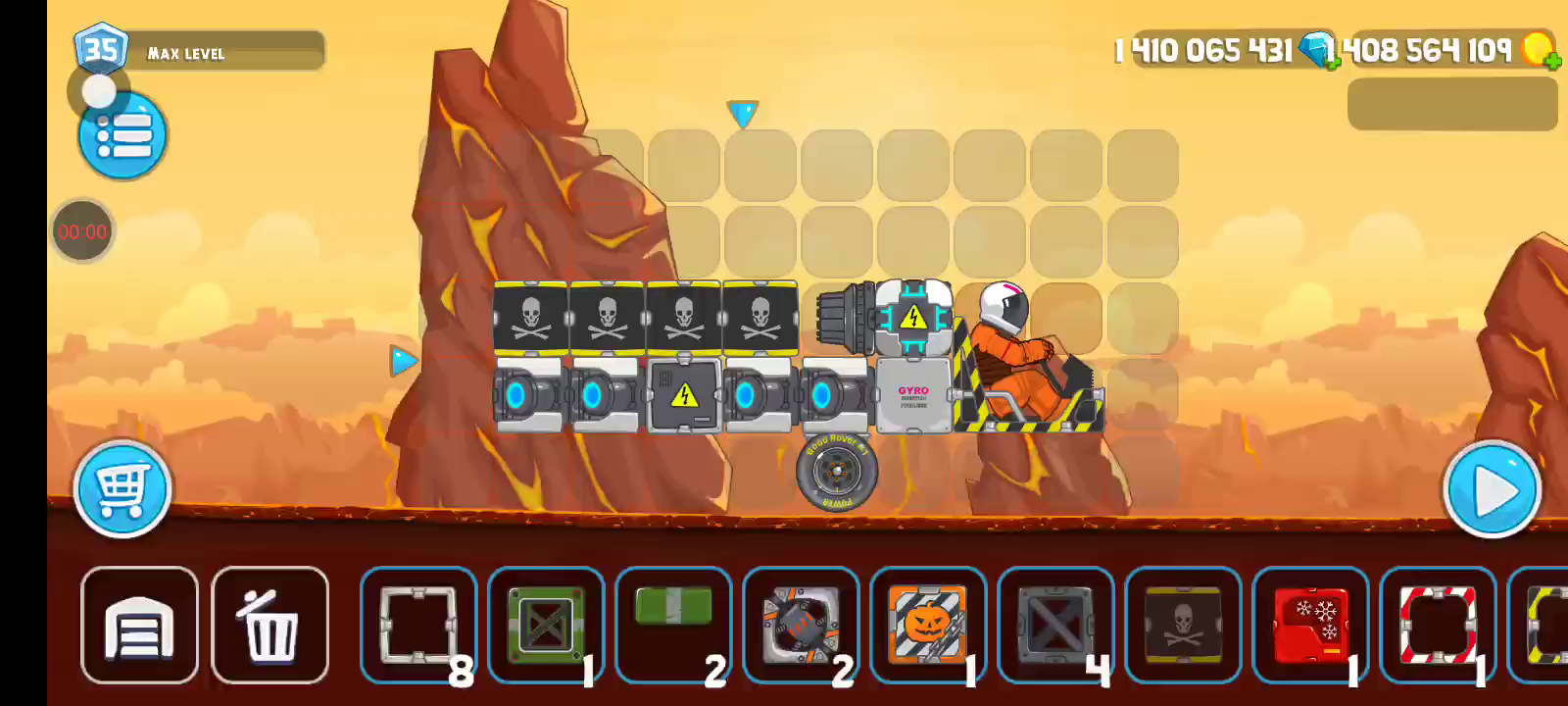1568x706 pixels.
Task: Add more gems with the green plus
Action: click(x=1331, y=63)
